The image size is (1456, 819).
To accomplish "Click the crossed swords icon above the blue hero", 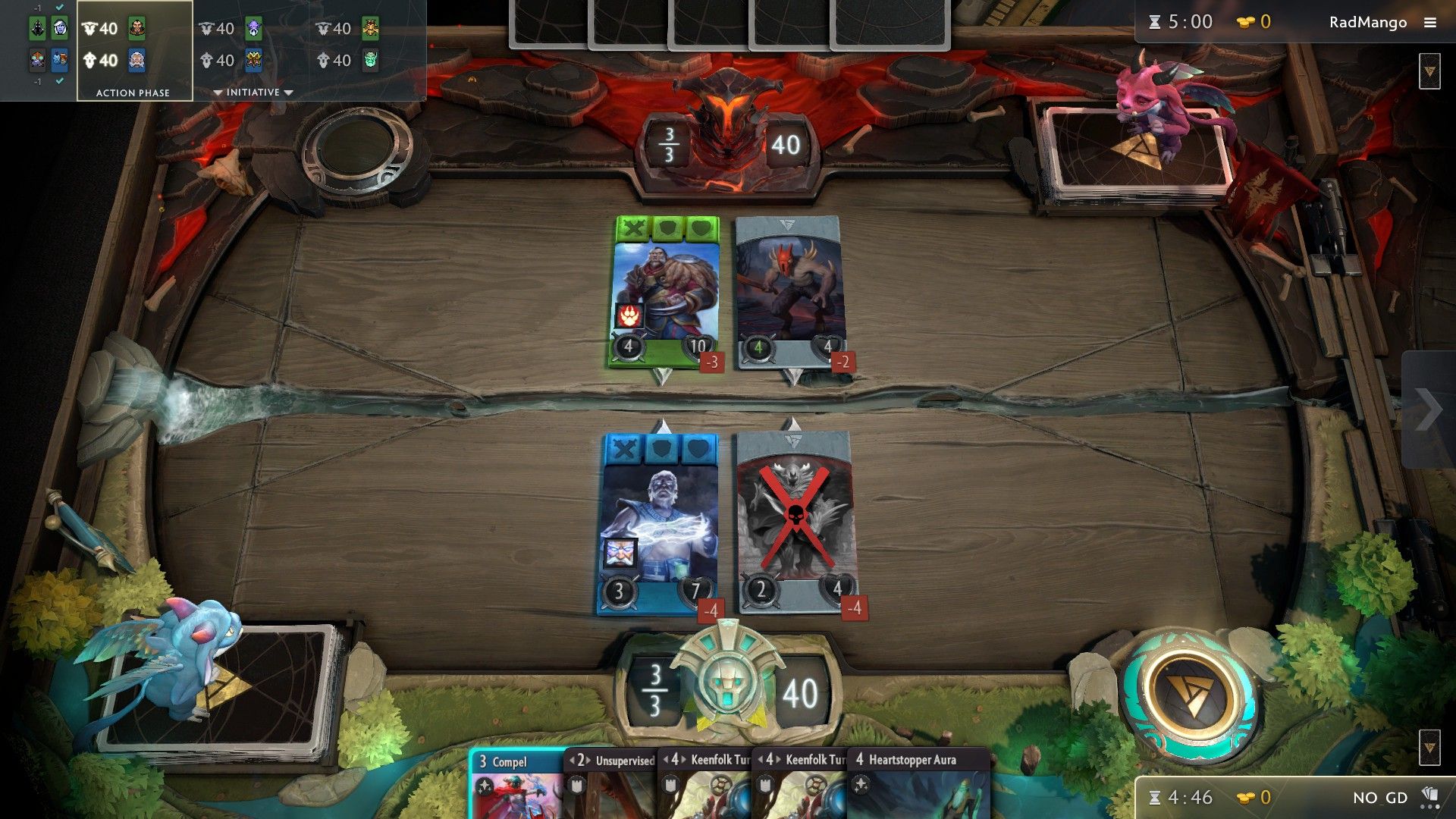I will (623, 448).
